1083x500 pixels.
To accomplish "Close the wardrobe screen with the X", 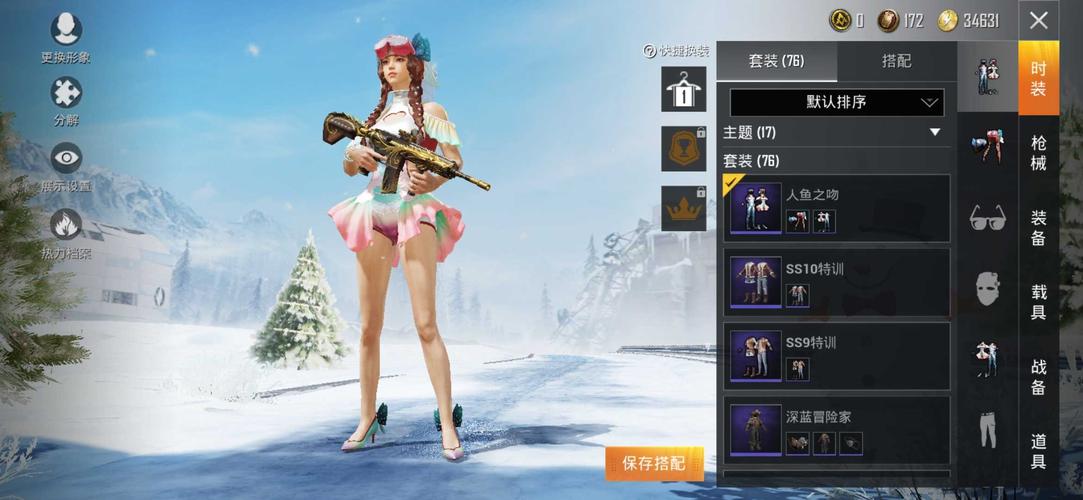I will (x=1039, y=20).
